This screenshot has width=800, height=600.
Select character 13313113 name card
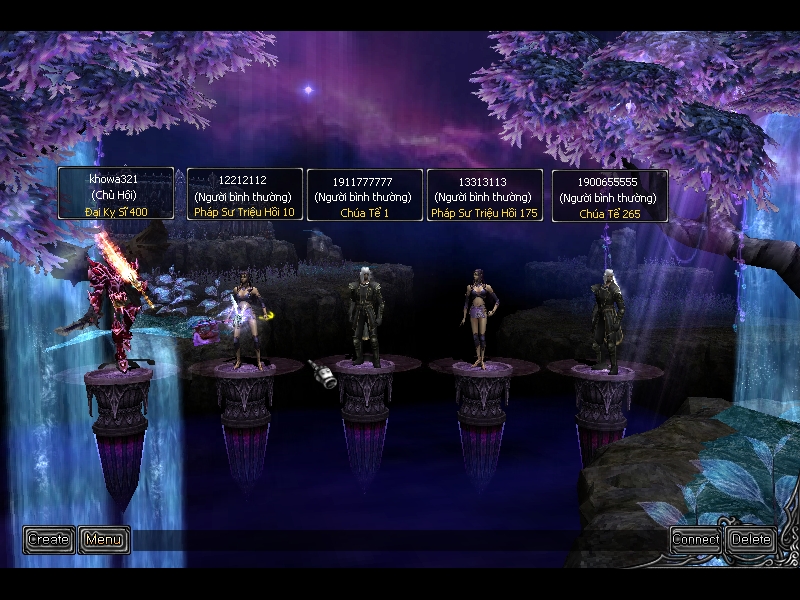click(x=484, y=195)
